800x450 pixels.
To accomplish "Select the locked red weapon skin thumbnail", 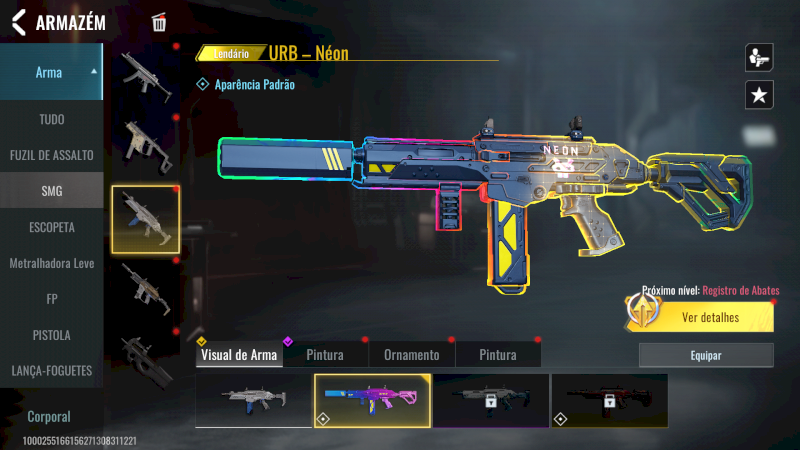I will tap(609, 401).
